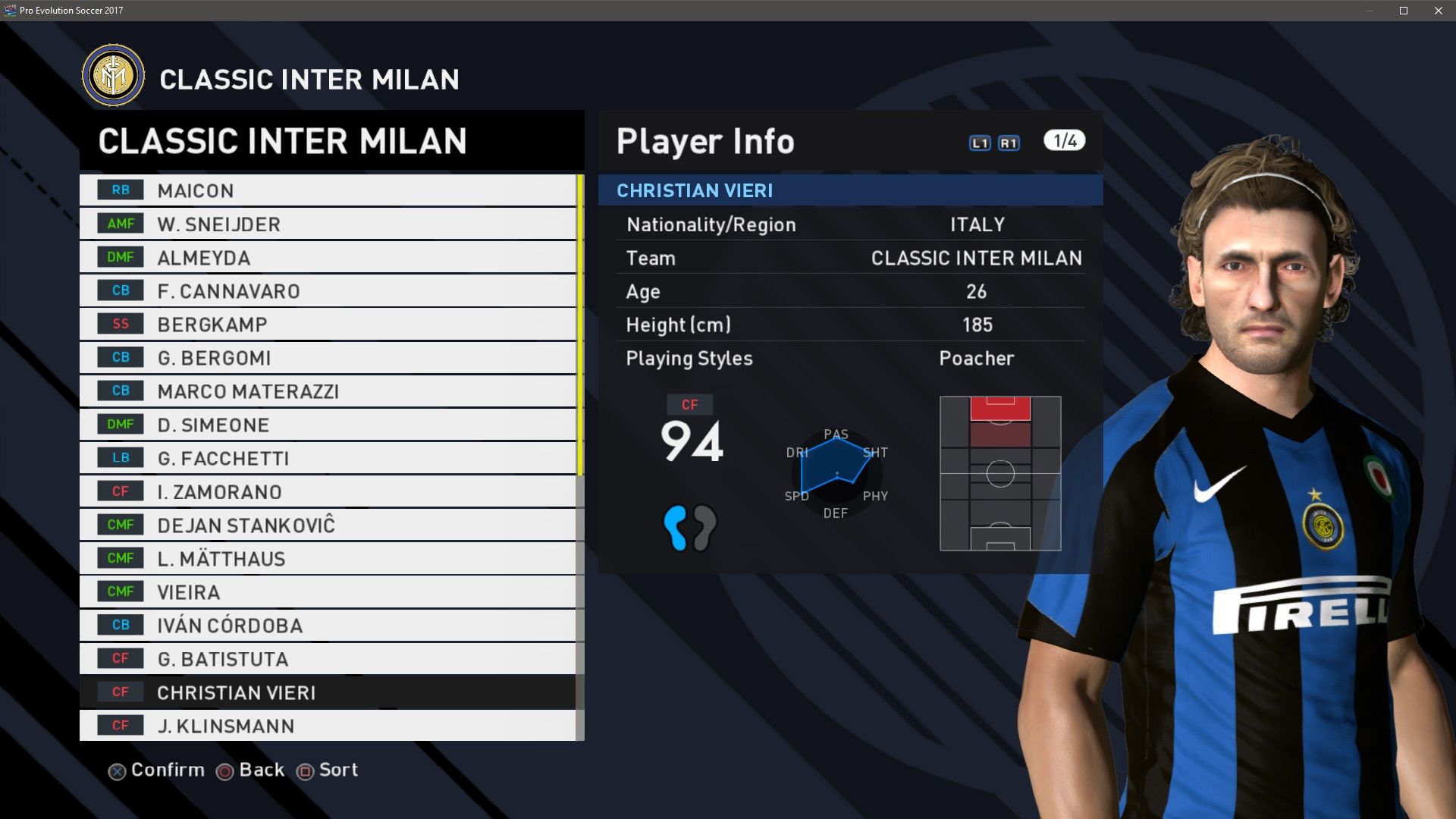Choose I. Zamorano from the list
The image size is (1456, 819).
point(328,491)
